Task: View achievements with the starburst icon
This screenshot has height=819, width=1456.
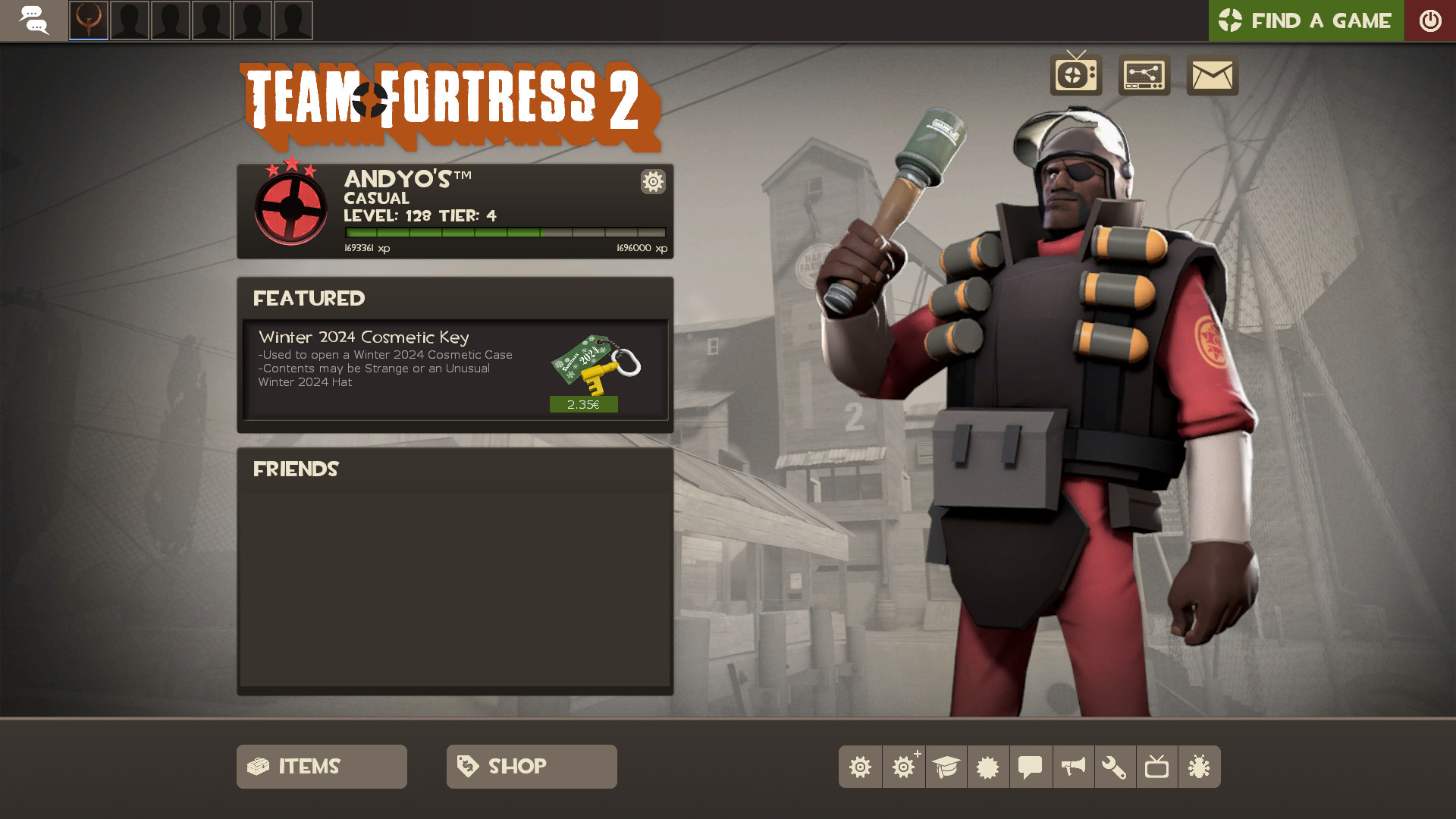Action: (x=988, y=767)
